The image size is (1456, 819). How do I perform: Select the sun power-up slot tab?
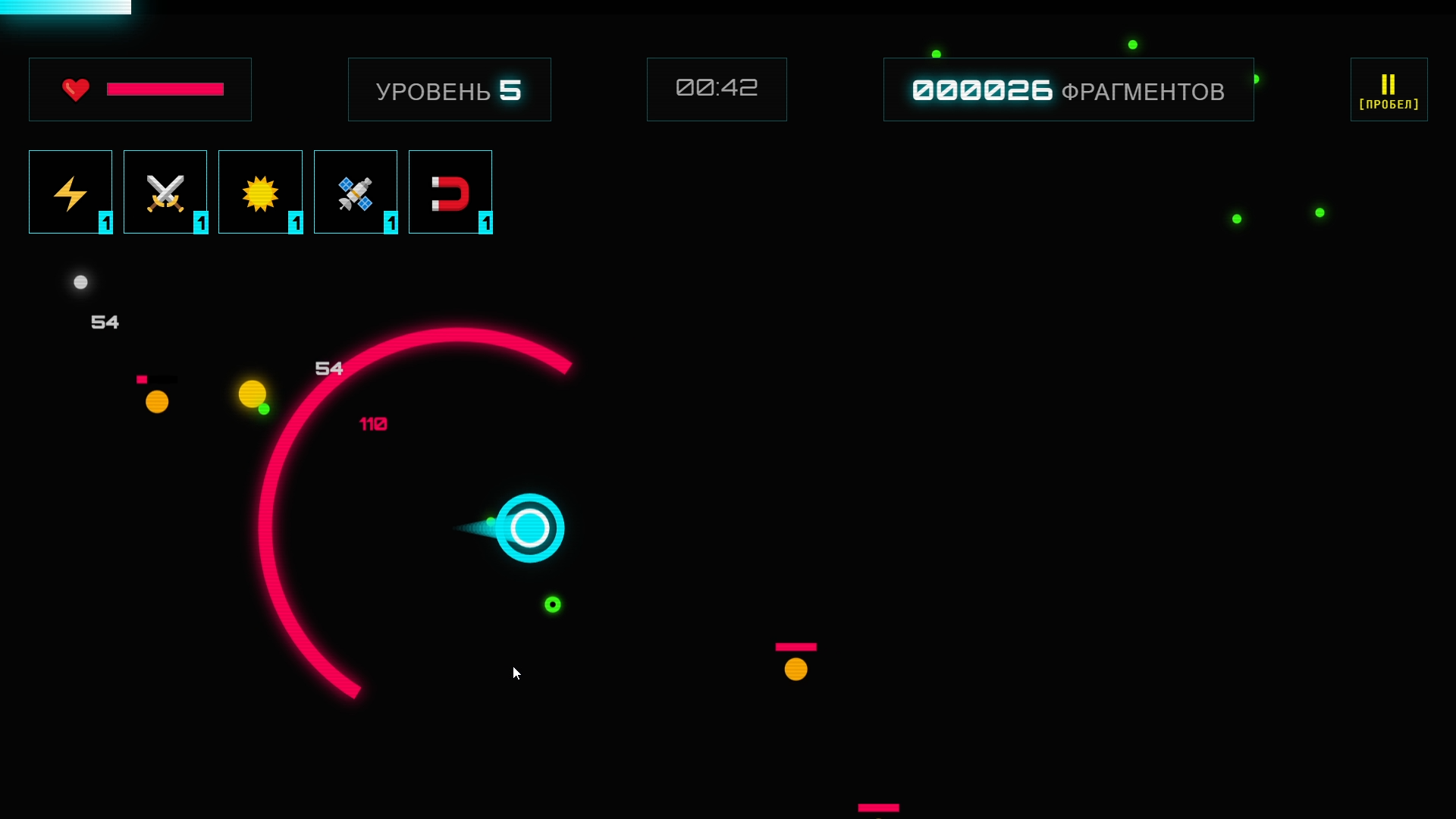[260, 191]
